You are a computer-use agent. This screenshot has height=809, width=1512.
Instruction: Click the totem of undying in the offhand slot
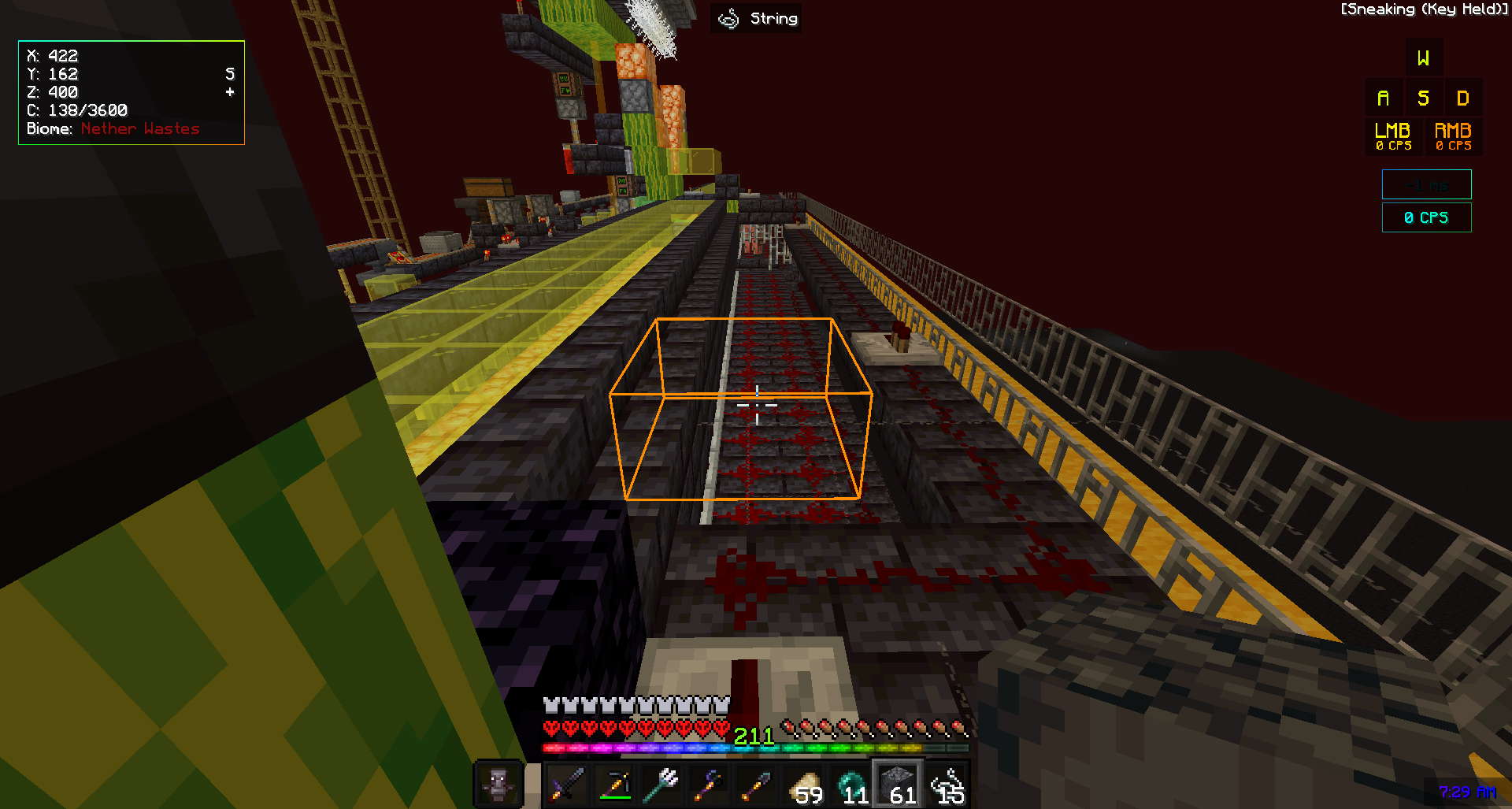[x=498, y=782]
